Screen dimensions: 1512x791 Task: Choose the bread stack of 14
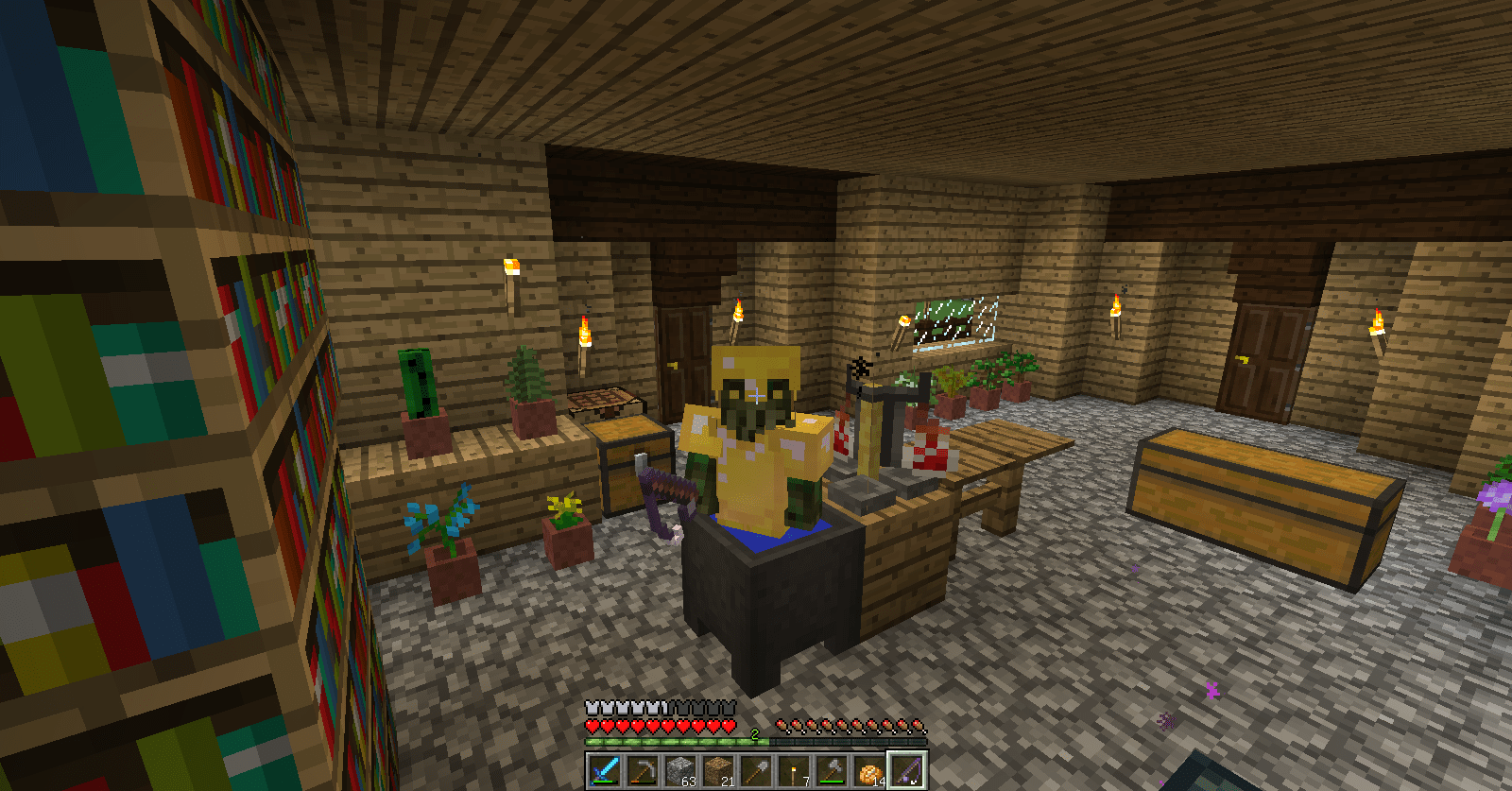(869, 770)
